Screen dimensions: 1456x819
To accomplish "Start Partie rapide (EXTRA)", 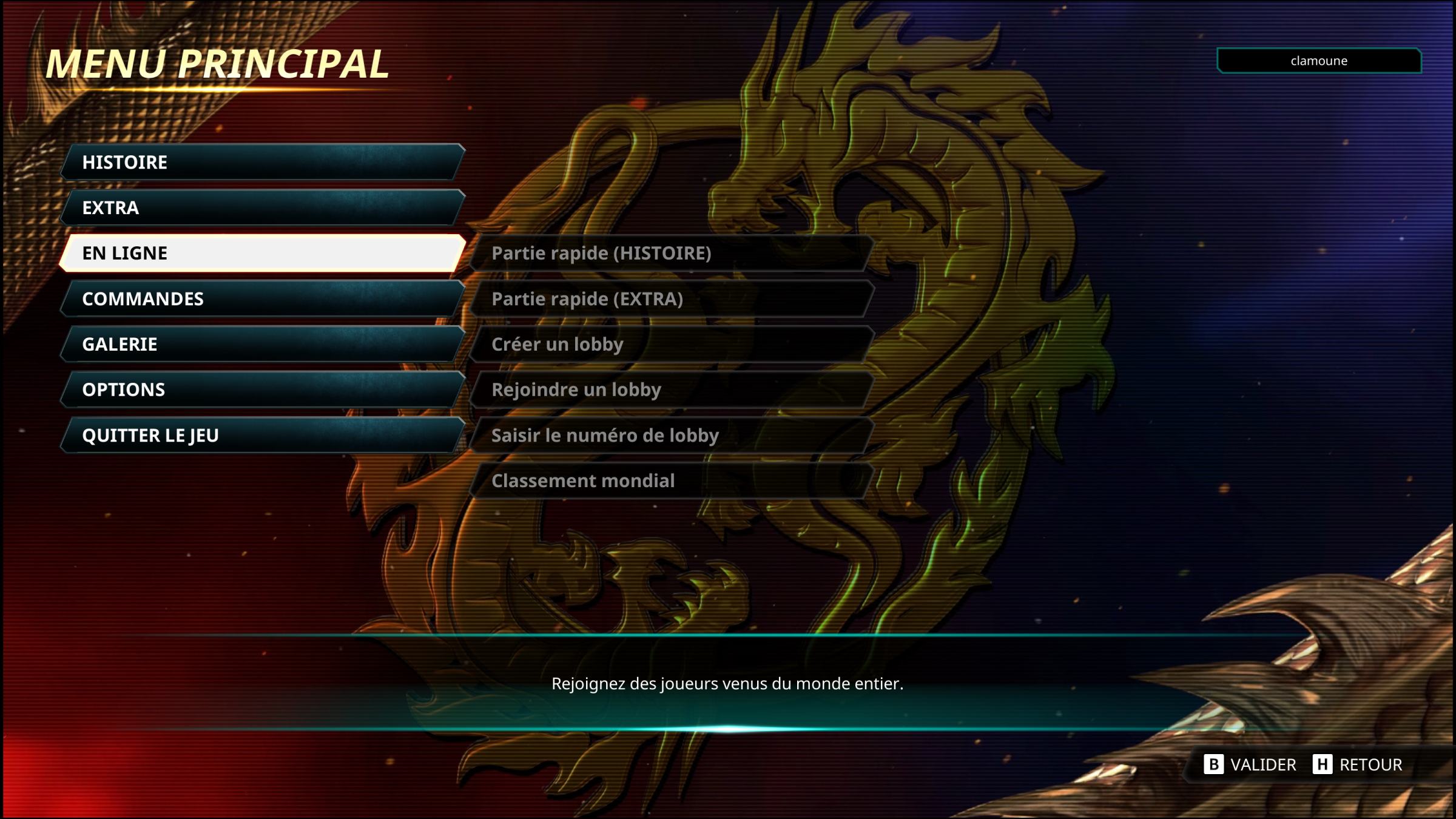I will 671,298.
